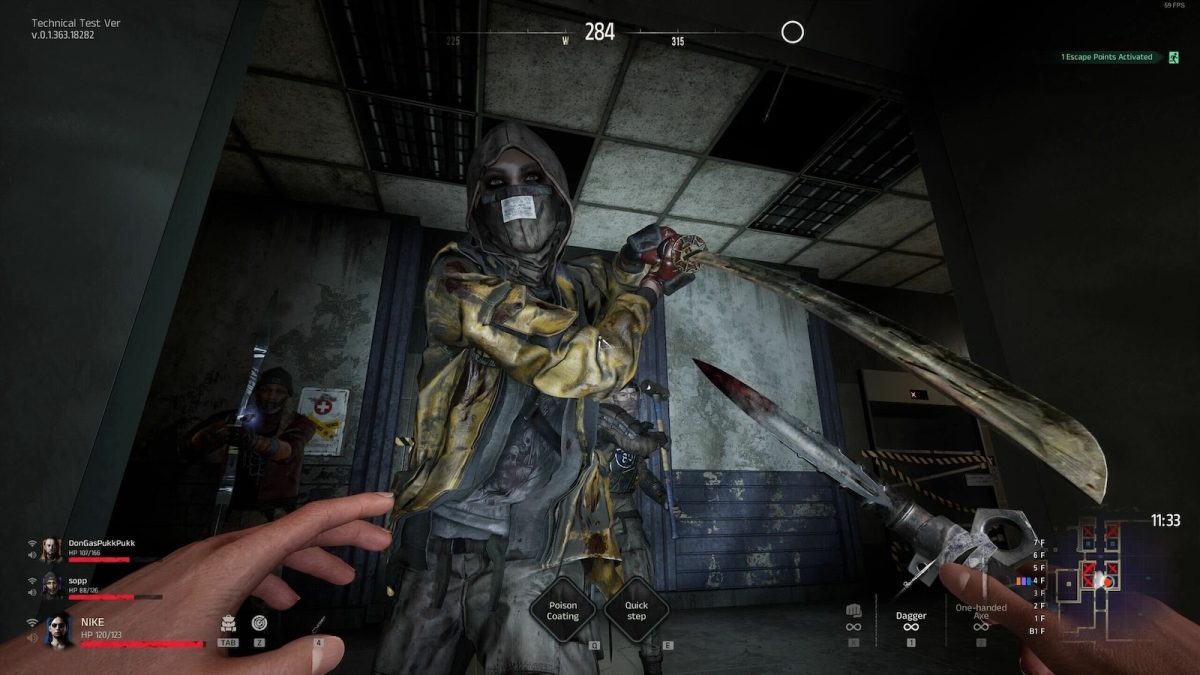Switch to the One-handed Axe slot
This screenshot has height=675, width=1200.
click(x=981, y=615)
